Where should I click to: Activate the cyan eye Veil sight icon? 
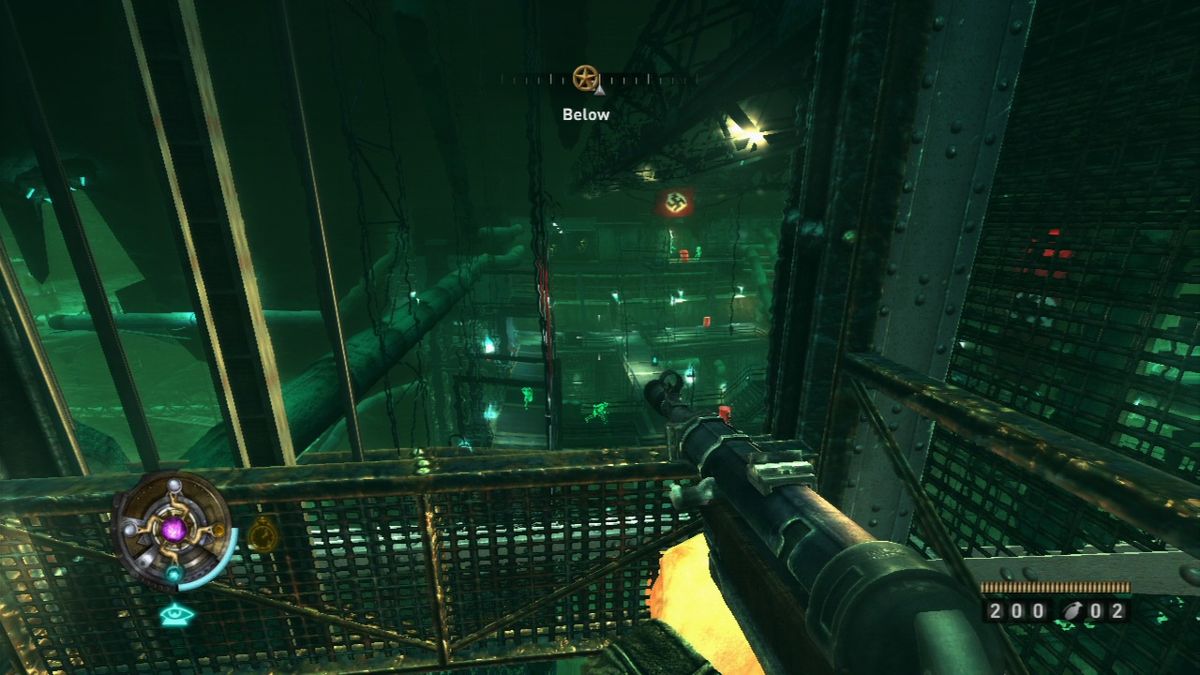click(x=176, y=613)
